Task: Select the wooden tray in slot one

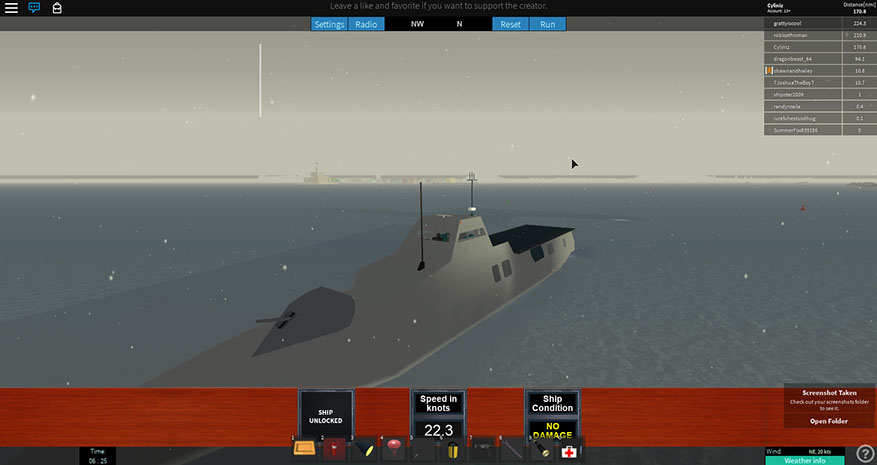Action: [x=305, y=450]
